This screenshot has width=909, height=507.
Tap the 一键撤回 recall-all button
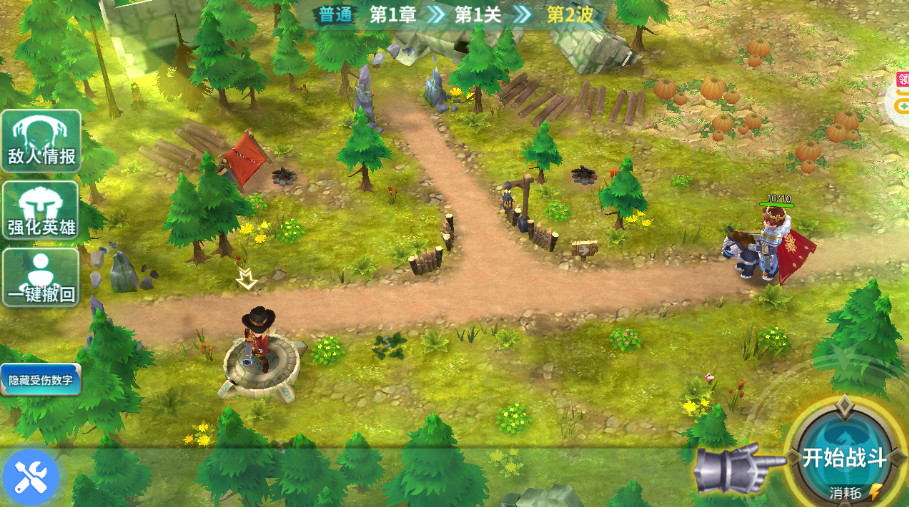pyautogui.click(x=41, y=277)
